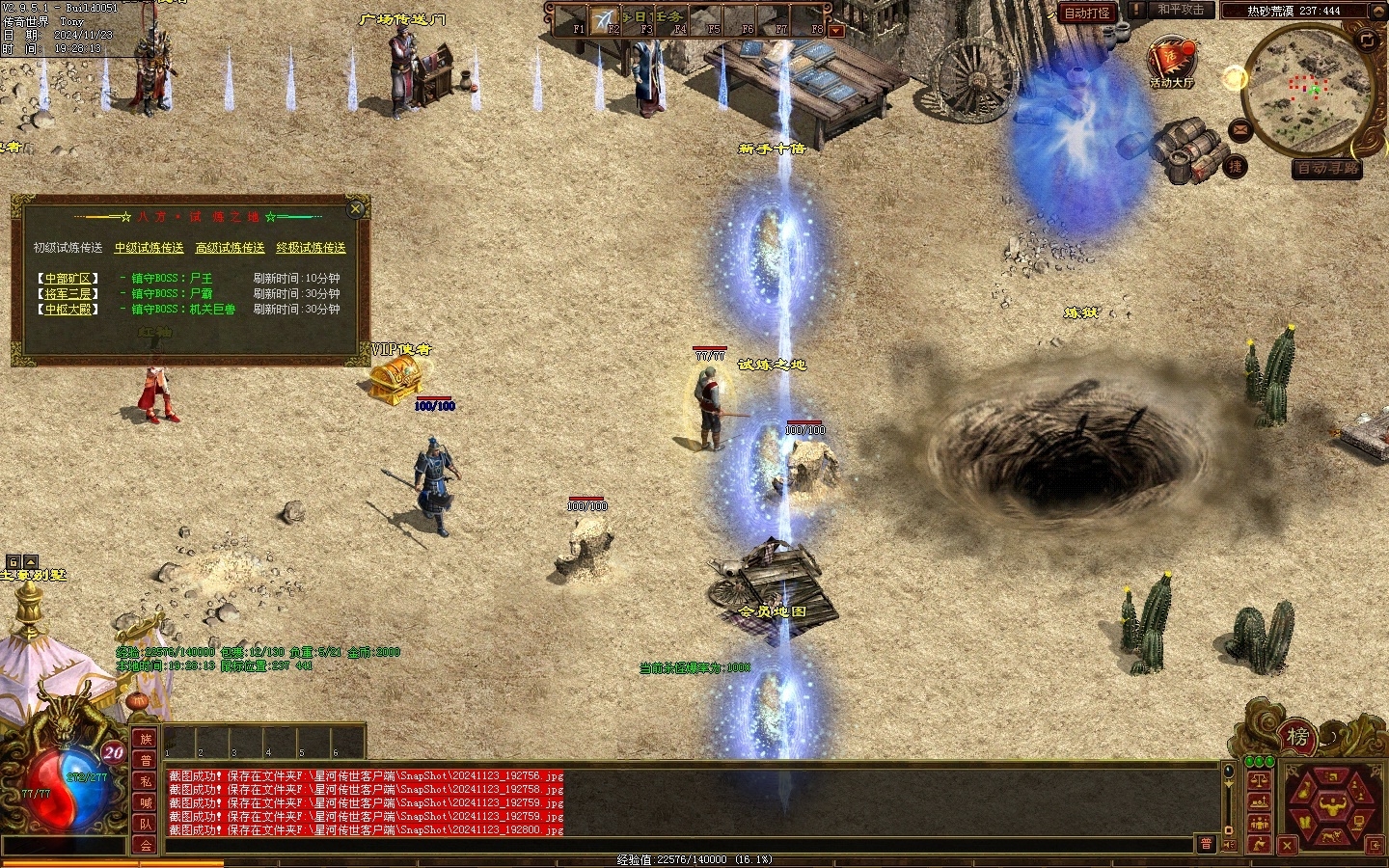Viewport: 1389px width, 868px height.
Task: Select the 中部矿区 trial area
Action: tap(68, 278)
